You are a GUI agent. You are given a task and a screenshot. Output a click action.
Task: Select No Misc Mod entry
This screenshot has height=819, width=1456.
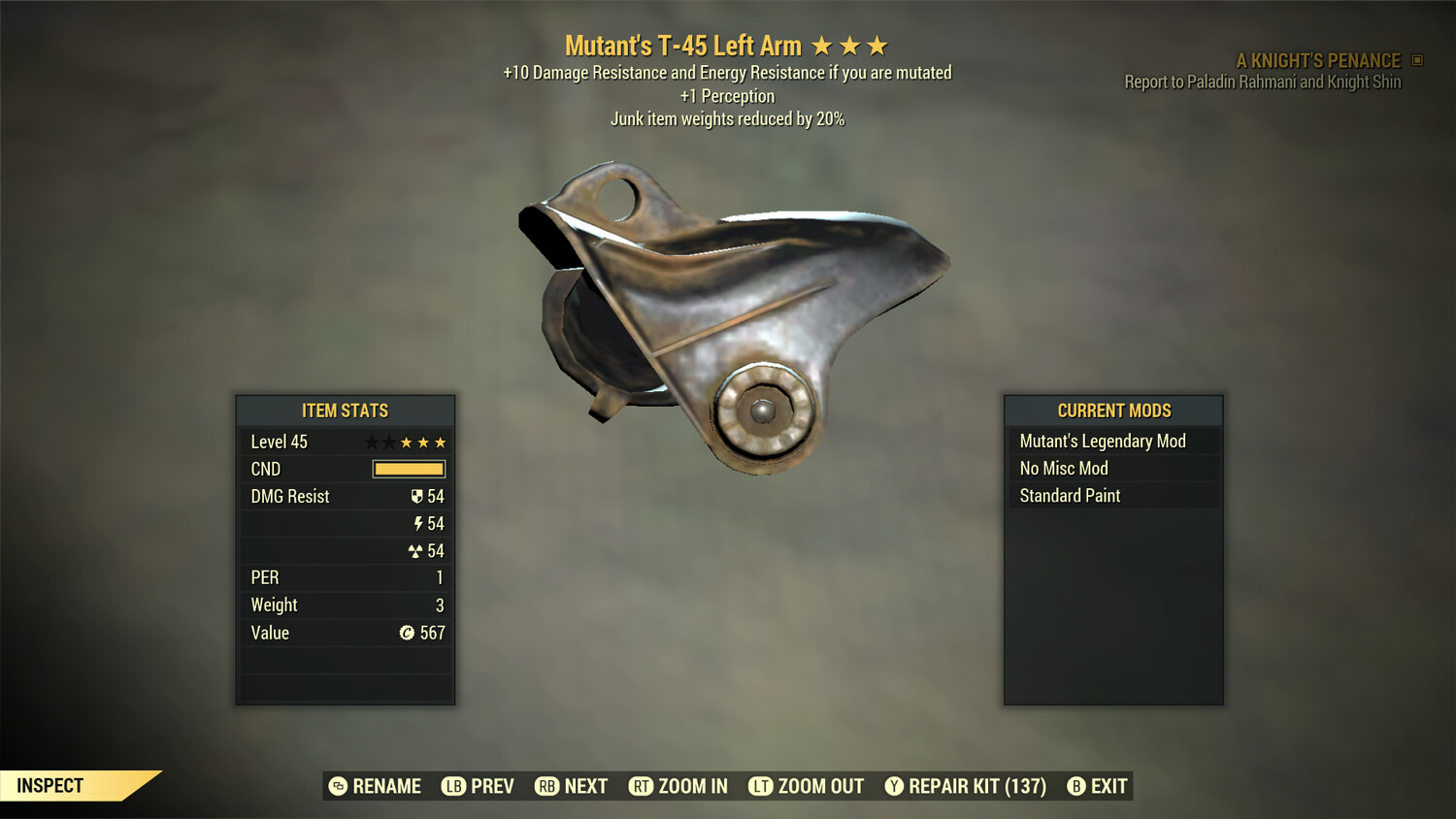1062,468
